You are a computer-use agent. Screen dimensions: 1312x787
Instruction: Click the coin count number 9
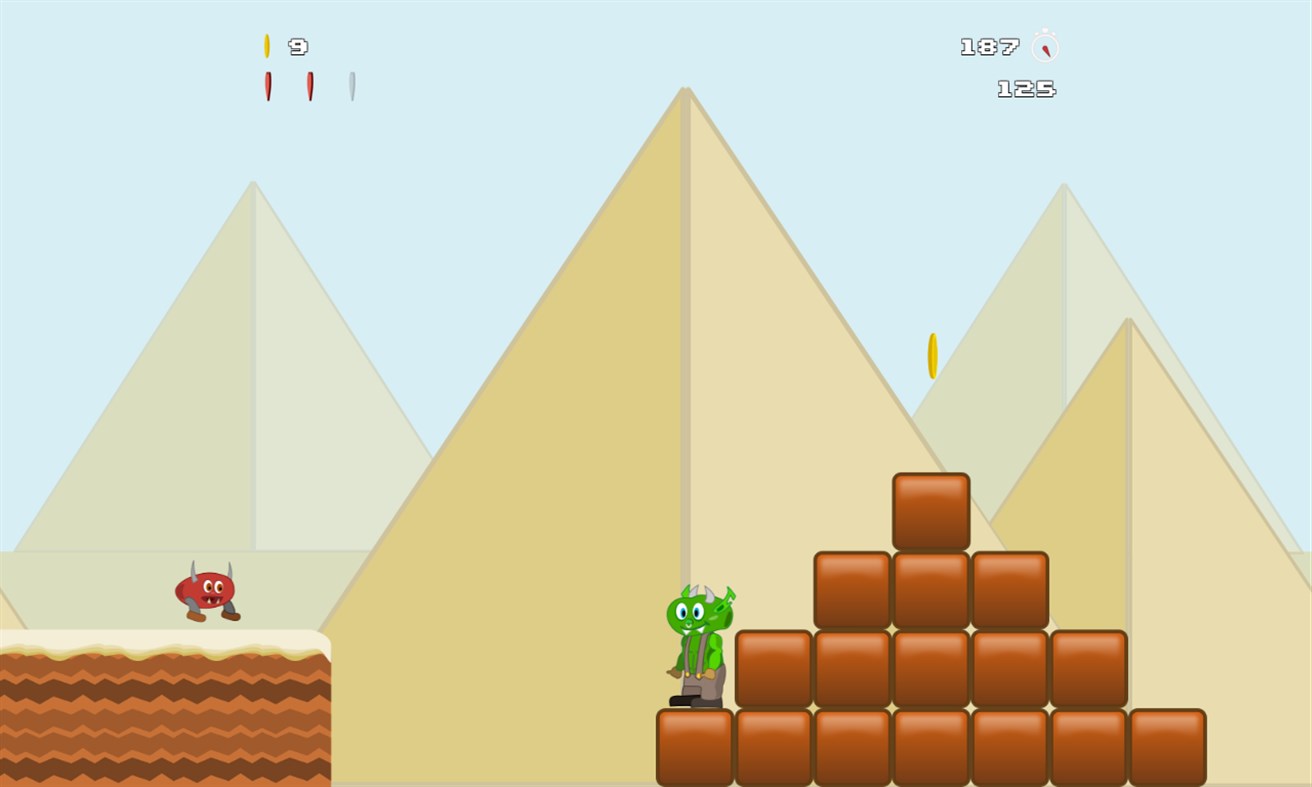tap(299, 47)
